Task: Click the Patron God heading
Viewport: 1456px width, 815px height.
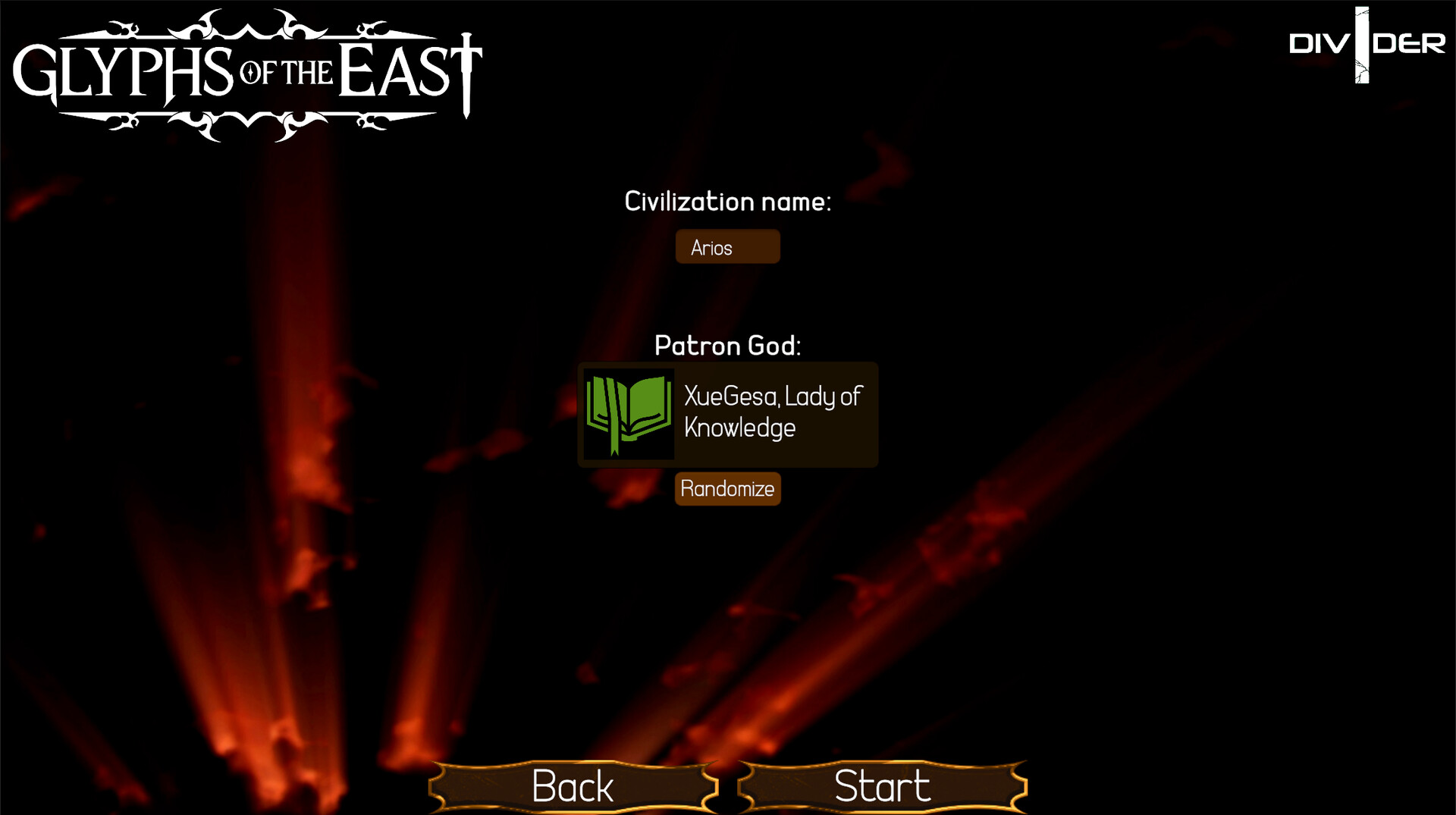Action: pos(727,346)
